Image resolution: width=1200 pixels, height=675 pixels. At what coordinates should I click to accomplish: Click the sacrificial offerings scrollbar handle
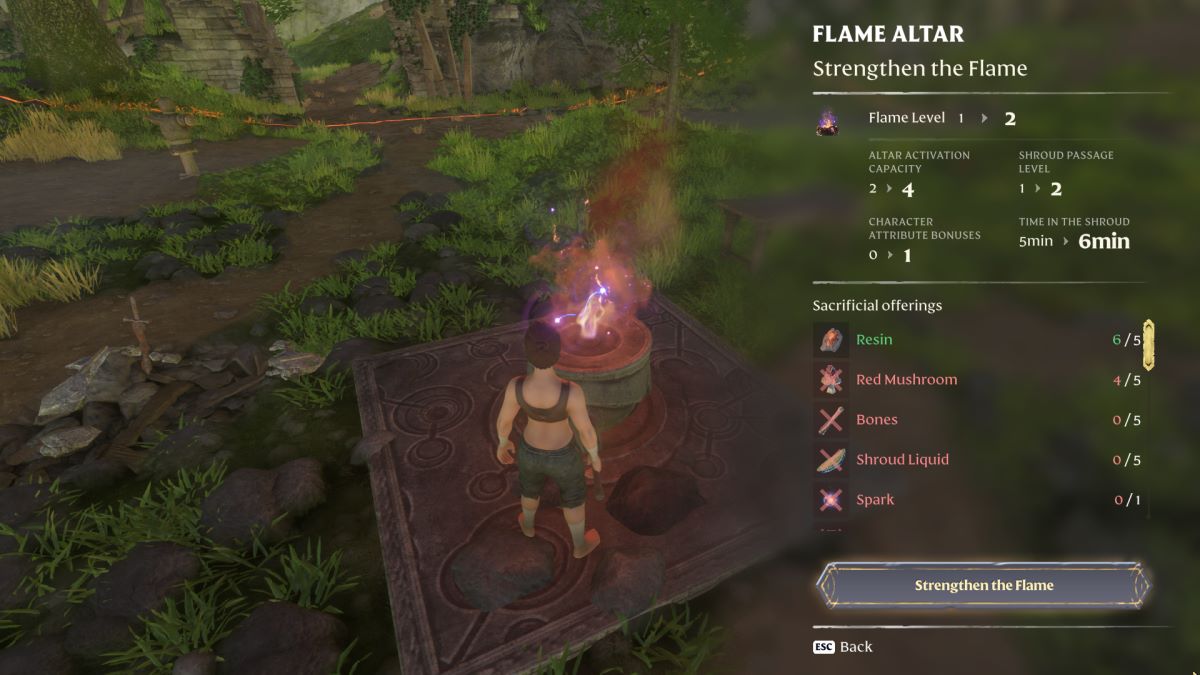(1149, 345)
